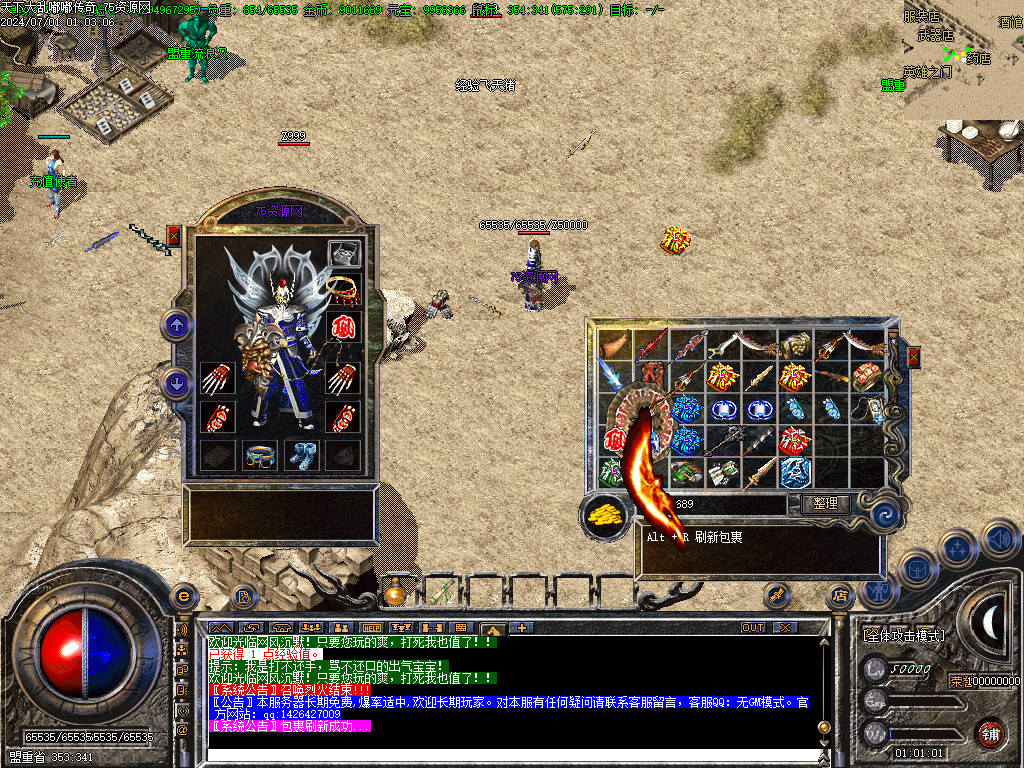Viewport: 1024px width, 768px height.
Task: Click the down arrow on character panel
Action: (x=177, y=384)
